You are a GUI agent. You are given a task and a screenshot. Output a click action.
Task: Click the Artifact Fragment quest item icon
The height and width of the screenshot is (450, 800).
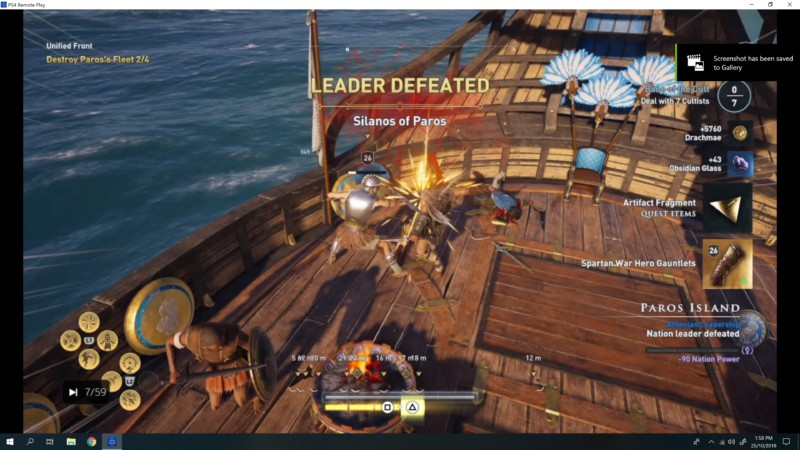728,208
